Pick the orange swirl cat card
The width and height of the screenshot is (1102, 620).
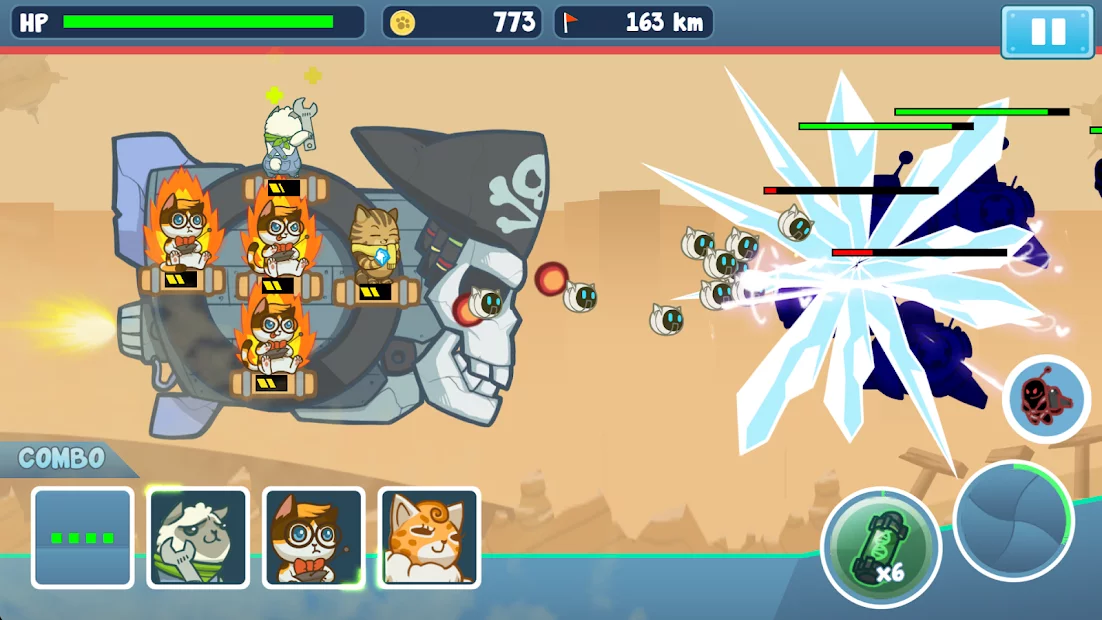pyautogui.click(x=429, y=537)
